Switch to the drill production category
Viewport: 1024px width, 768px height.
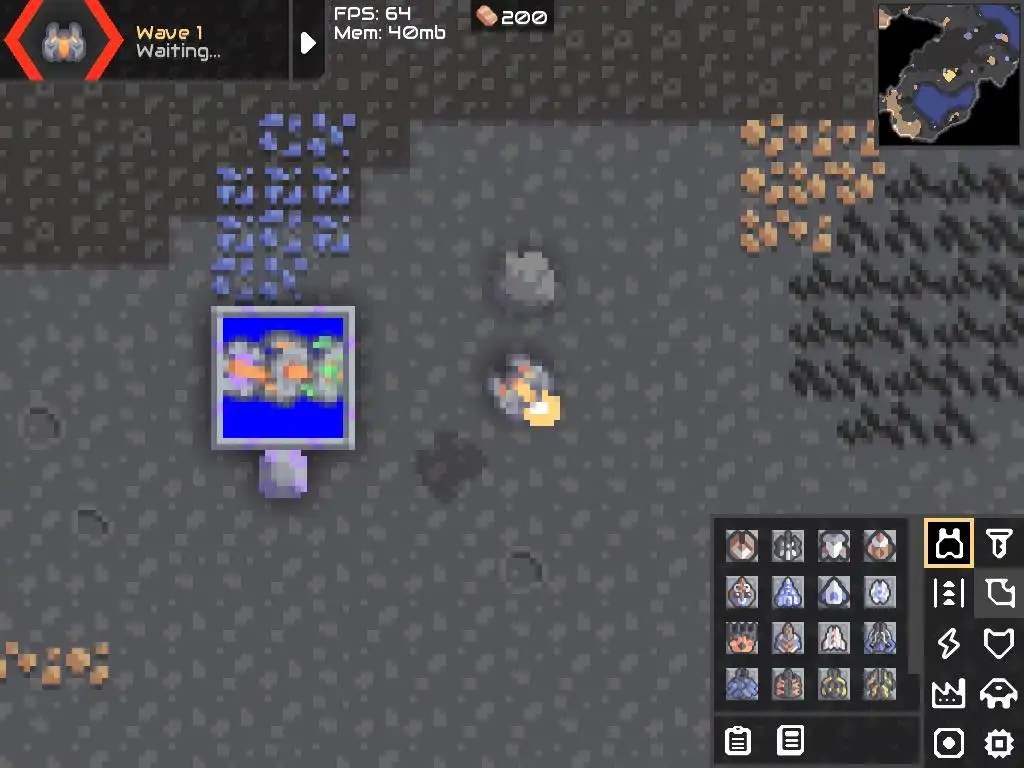click(x=998, y=543)
